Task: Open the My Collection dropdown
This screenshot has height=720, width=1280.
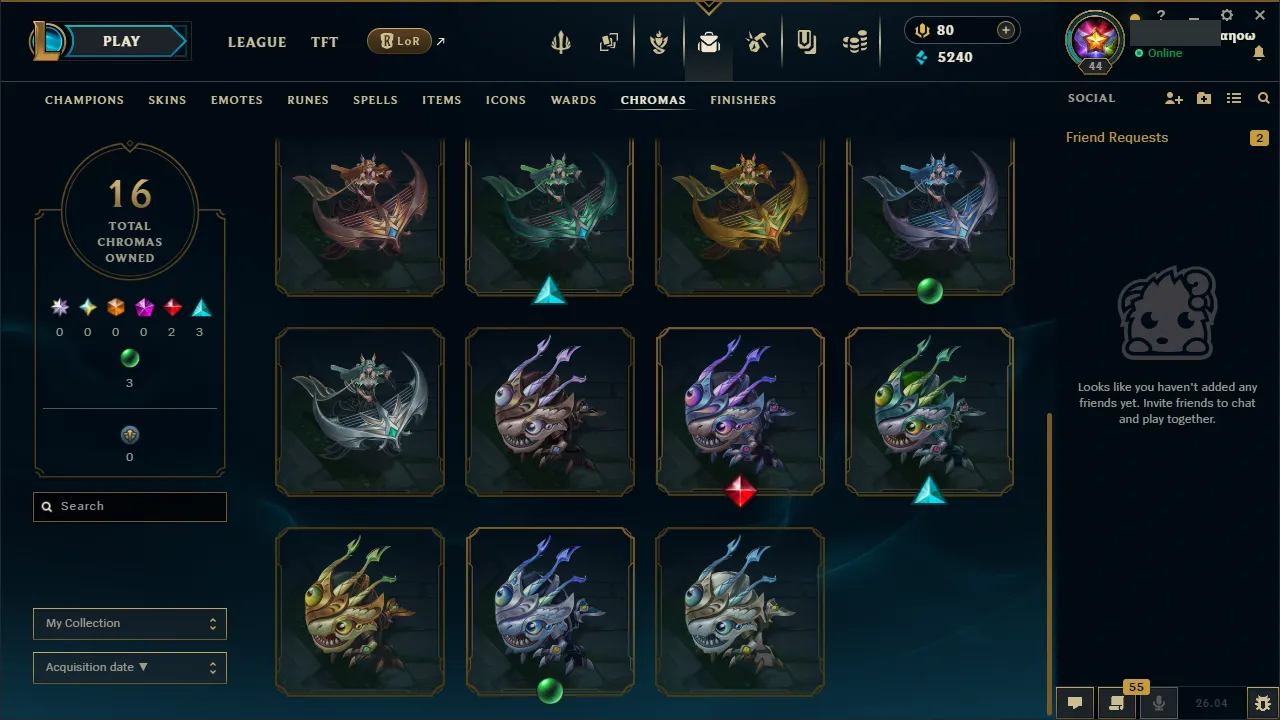Action: 129,623
